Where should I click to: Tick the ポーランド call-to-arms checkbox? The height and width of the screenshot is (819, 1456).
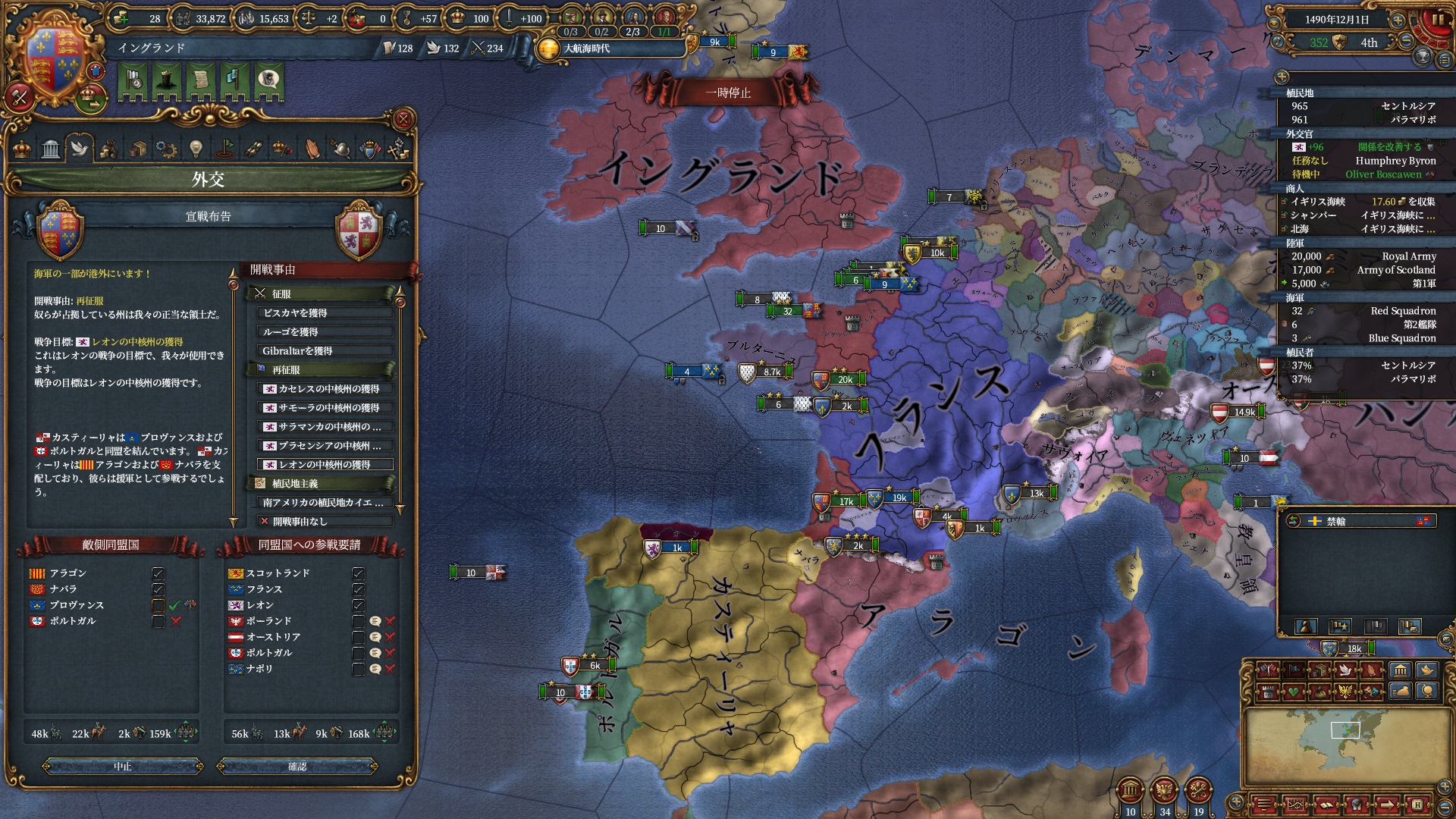359,621
